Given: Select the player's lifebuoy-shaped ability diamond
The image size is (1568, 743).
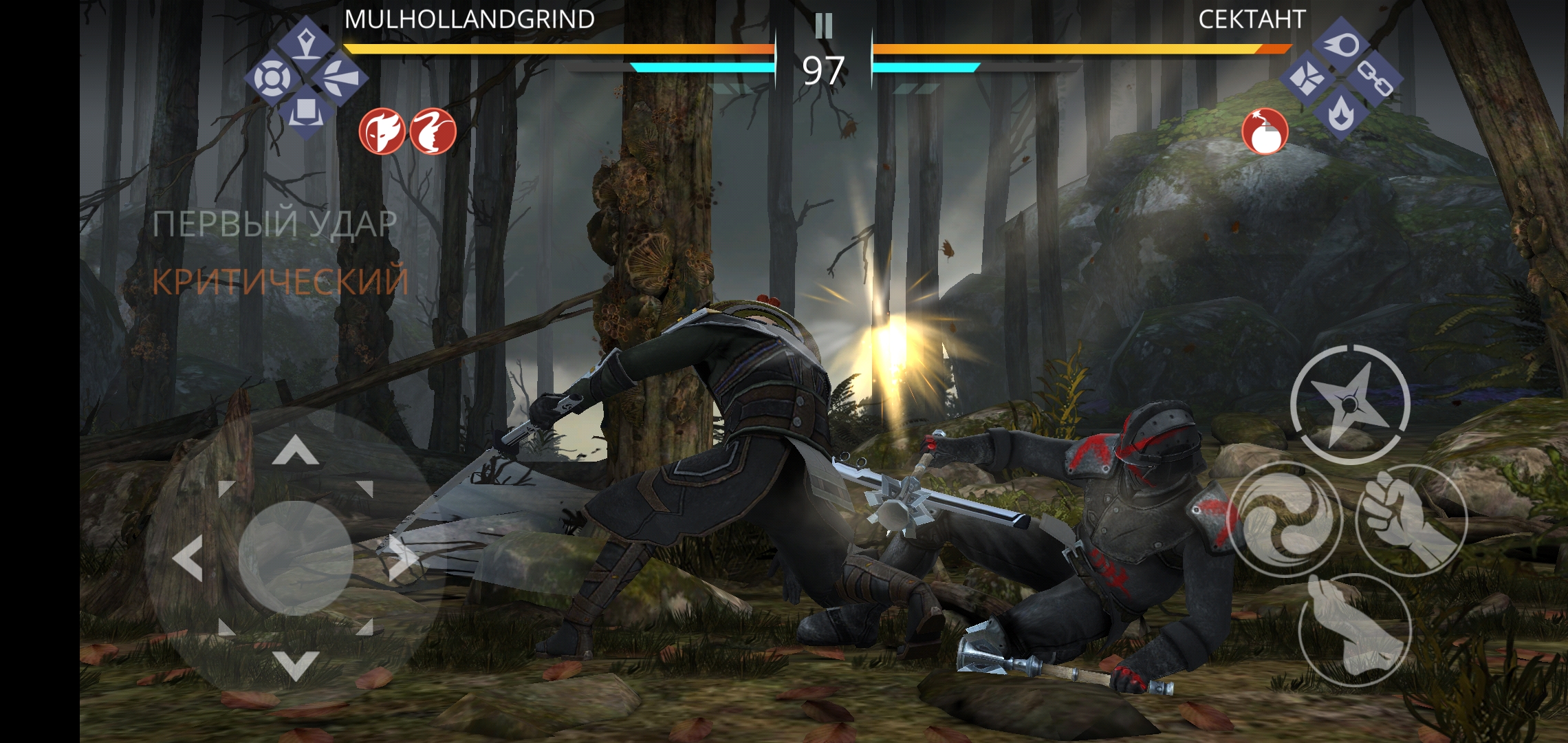Looking at the screenshot, I should (x=274, y=78).
